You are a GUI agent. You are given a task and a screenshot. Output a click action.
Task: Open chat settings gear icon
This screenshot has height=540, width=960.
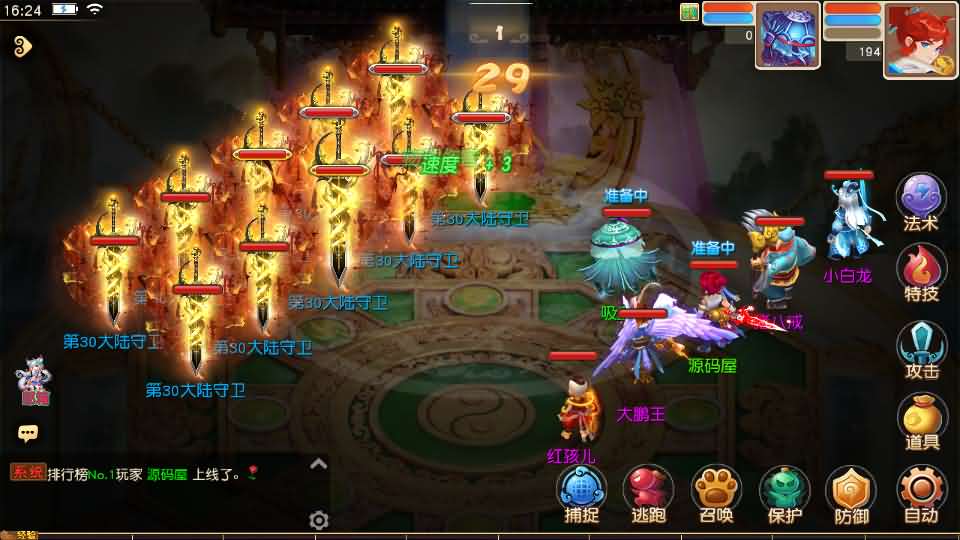pos(319,520)
